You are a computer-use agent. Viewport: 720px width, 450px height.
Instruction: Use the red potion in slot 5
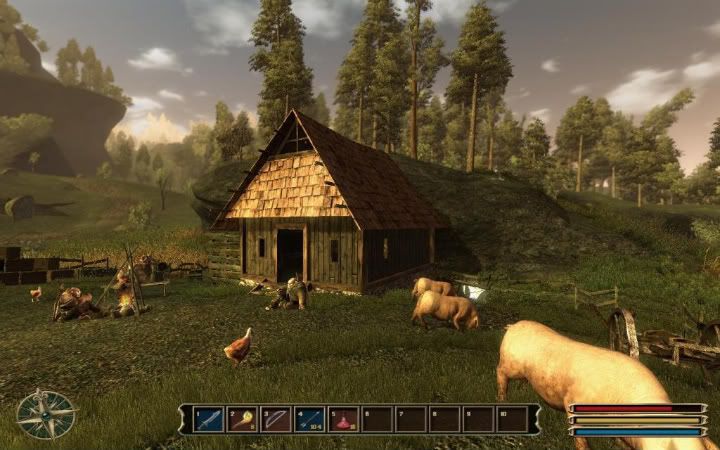pos(344,419)
